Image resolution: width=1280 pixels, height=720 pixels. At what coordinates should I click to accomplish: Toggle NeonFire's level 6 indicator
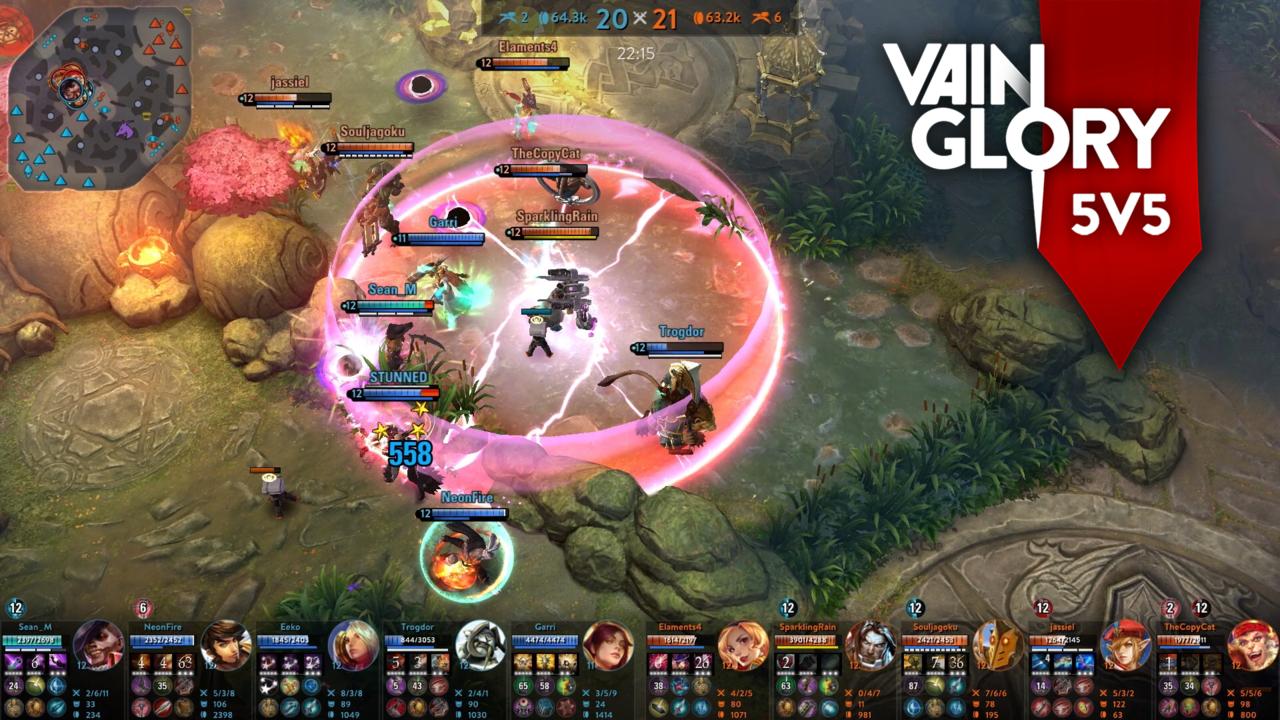[142, 608]
